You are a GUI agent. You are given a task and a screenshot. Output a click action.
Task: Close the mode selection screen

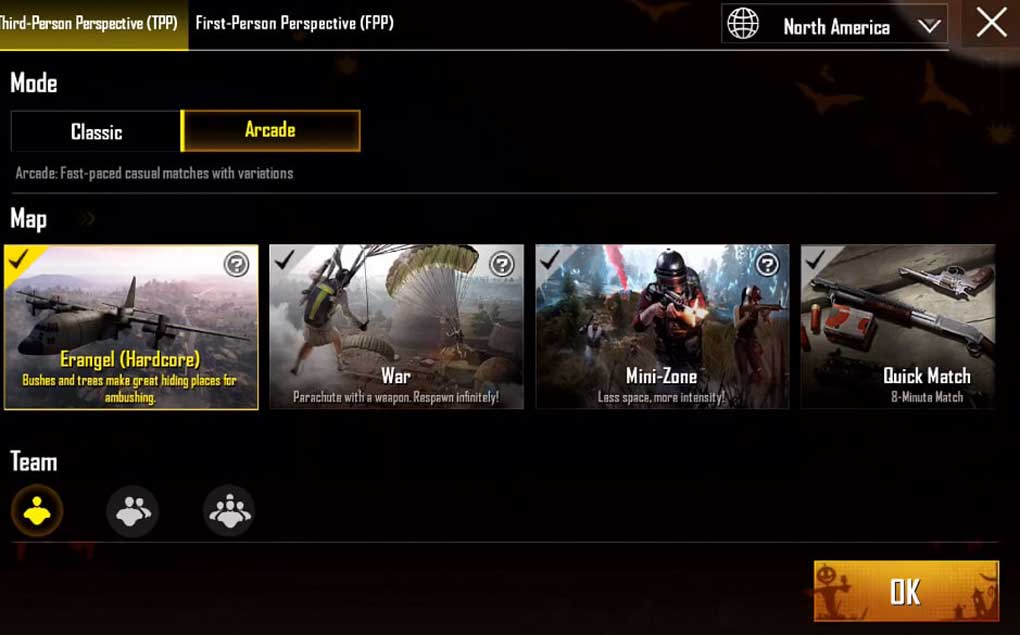[991, 23]
